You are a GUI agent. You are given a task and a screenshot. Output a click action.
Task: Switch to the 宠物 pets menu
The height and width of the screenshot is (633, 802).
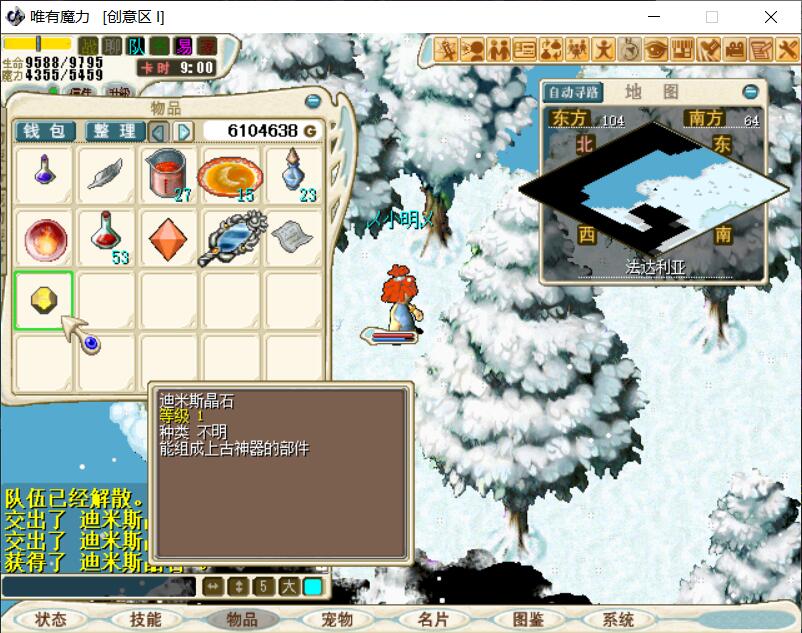[x=338, y=619]
